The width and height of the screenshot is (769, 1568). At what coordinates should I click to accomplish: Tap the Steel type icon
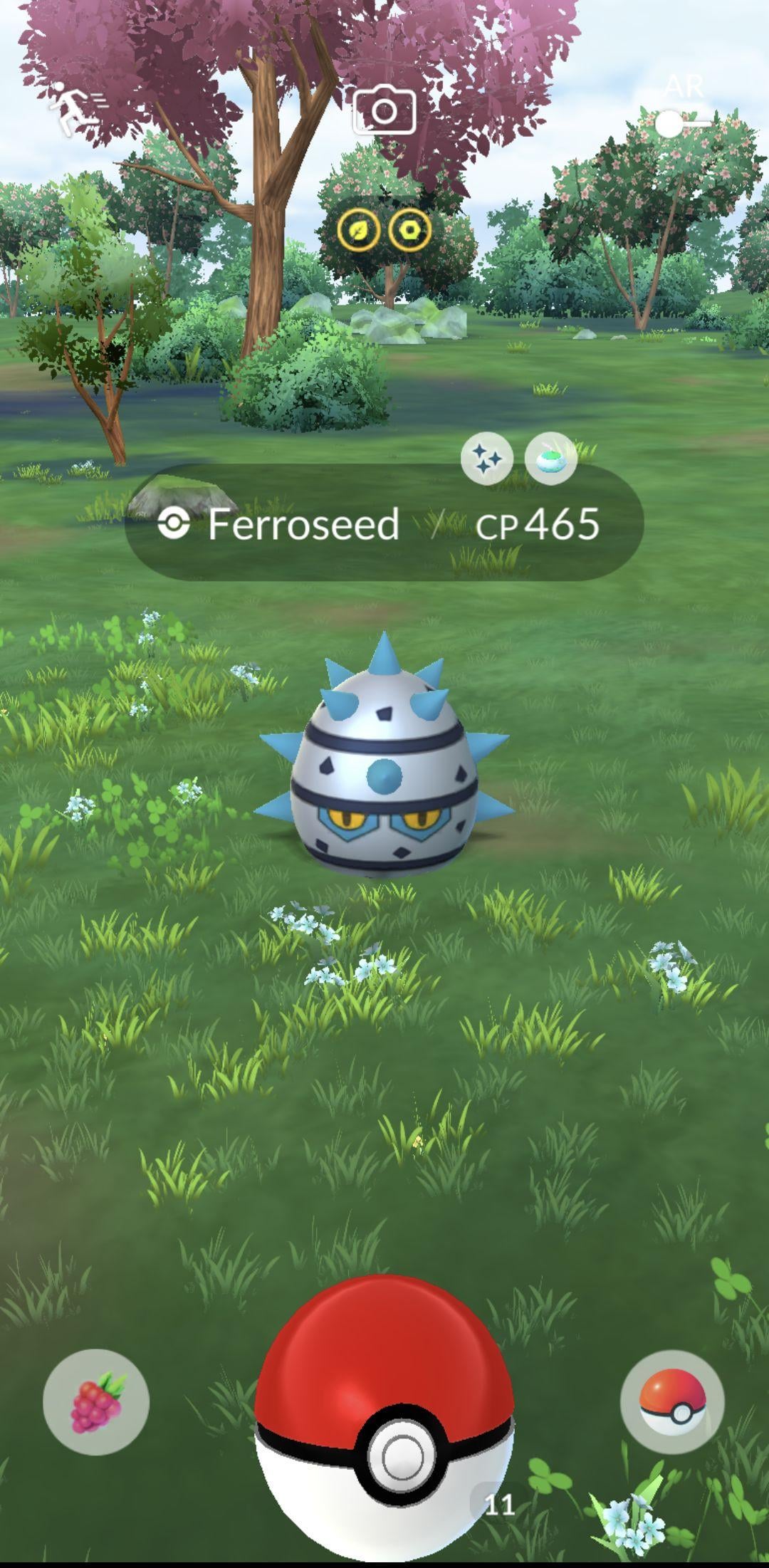tap(410, 231)
